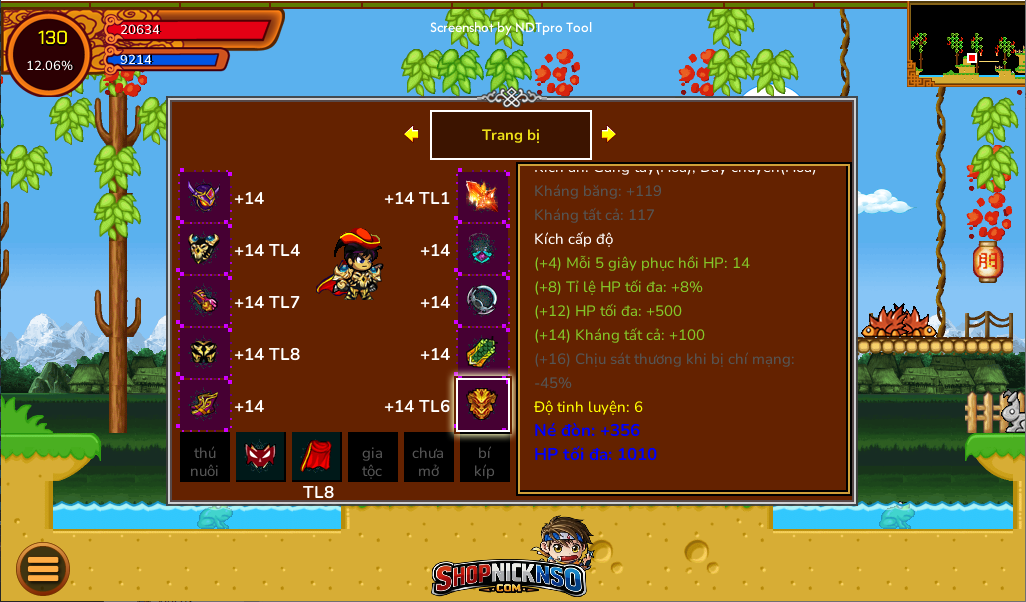
Task: Select the Trang bị tab header
Action: (x=510, y=135)
